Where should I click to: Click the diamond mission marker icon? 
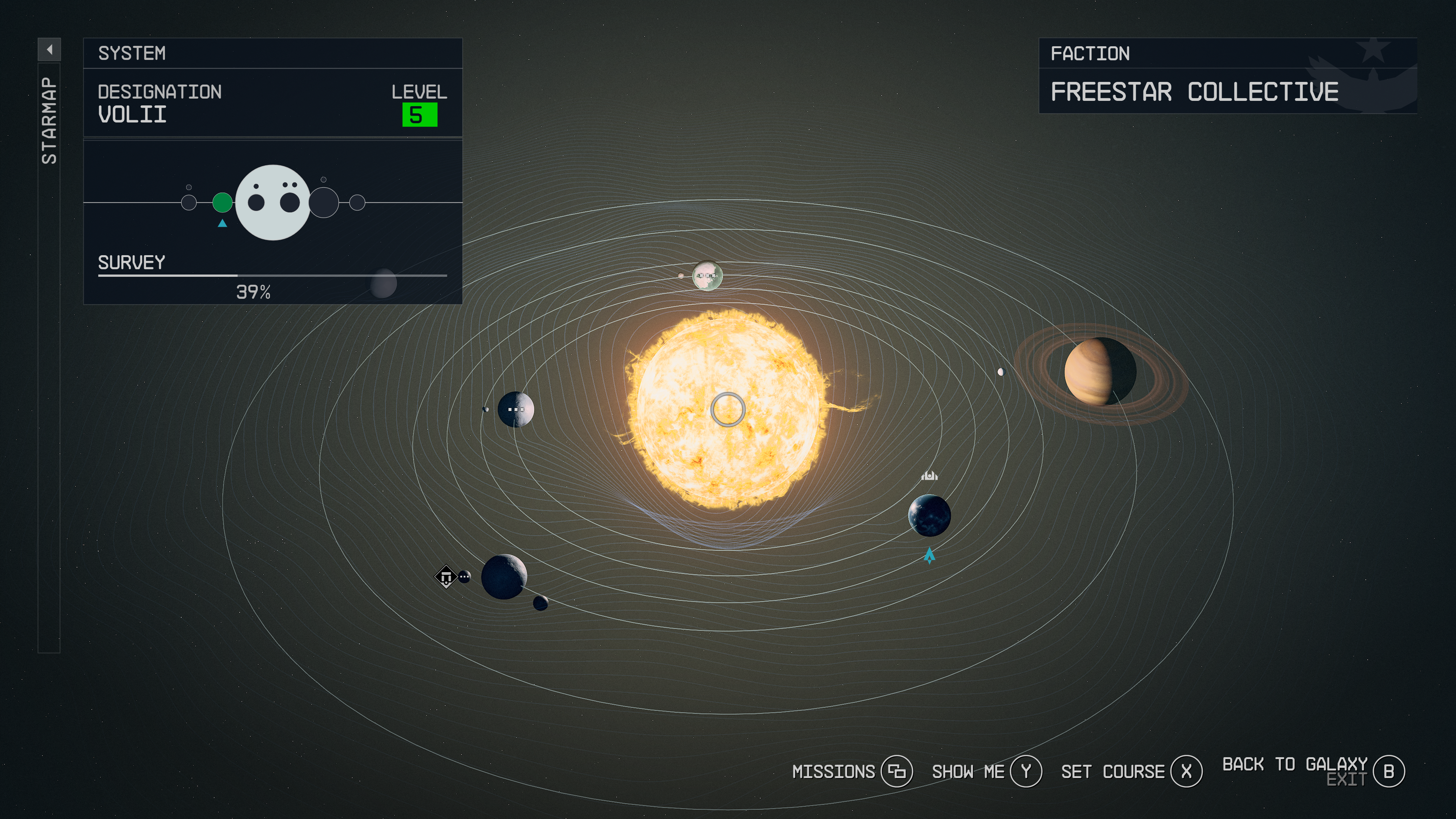tap(446, 577)
